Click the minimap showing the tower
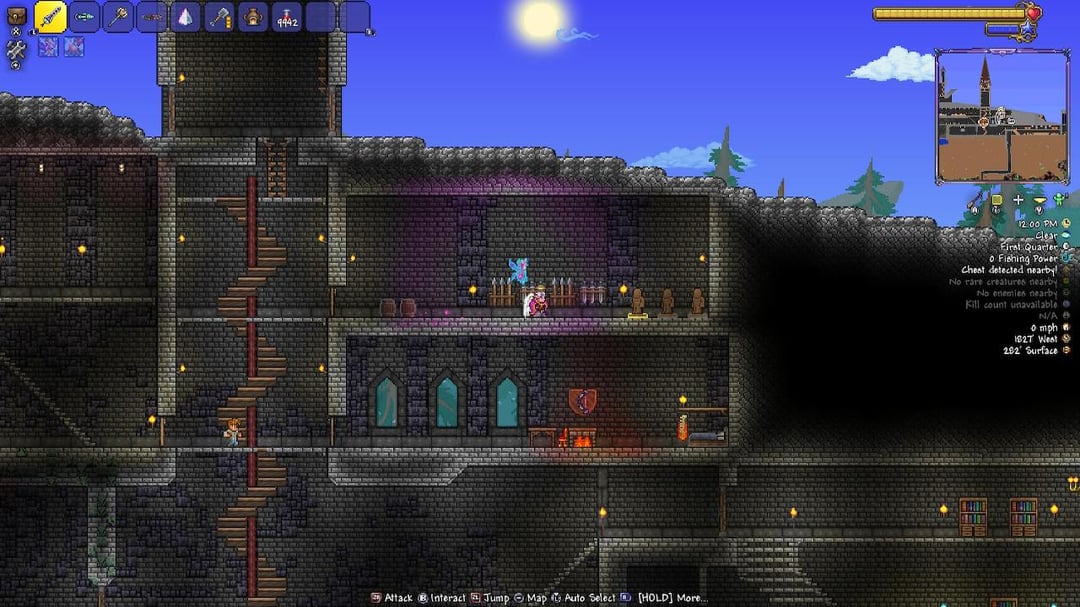The image size is (1080, 607). 987,117
